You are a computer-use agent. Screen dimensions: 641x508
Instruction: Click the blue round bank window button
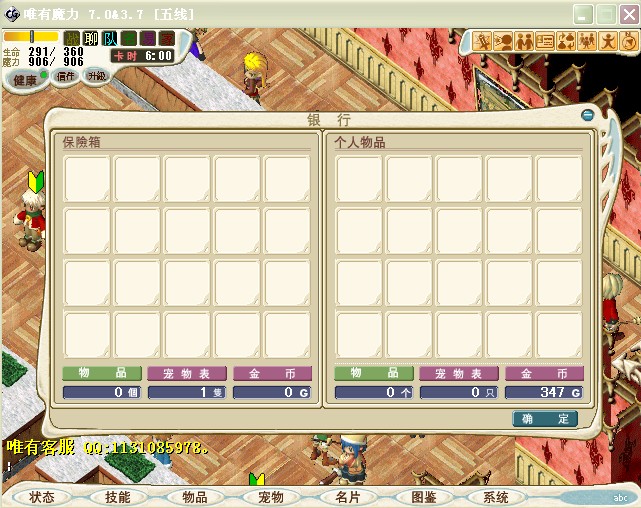(587, 115)
